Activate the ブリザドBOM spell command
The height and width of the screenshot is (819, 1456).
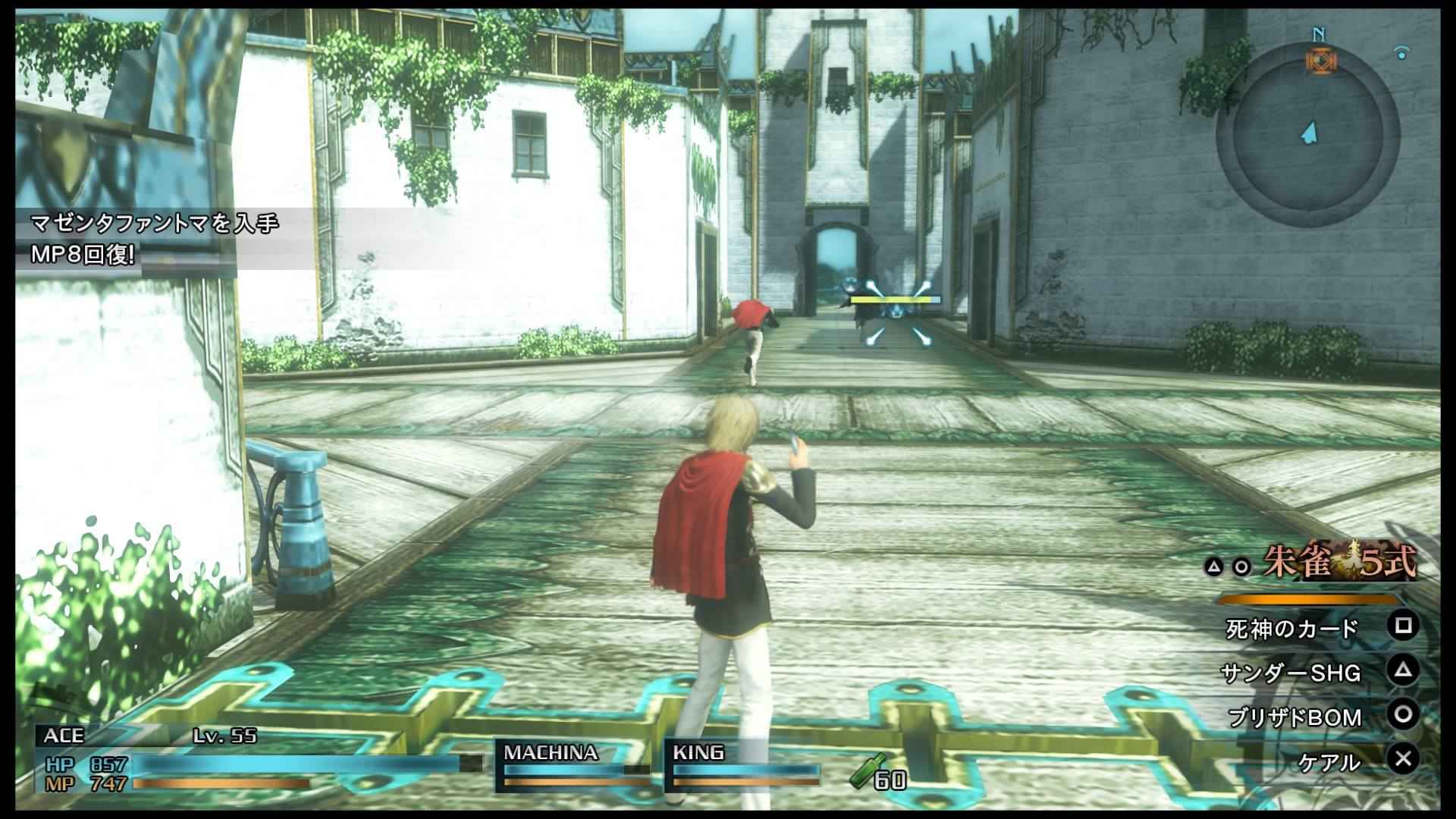tap(1294, 717)
